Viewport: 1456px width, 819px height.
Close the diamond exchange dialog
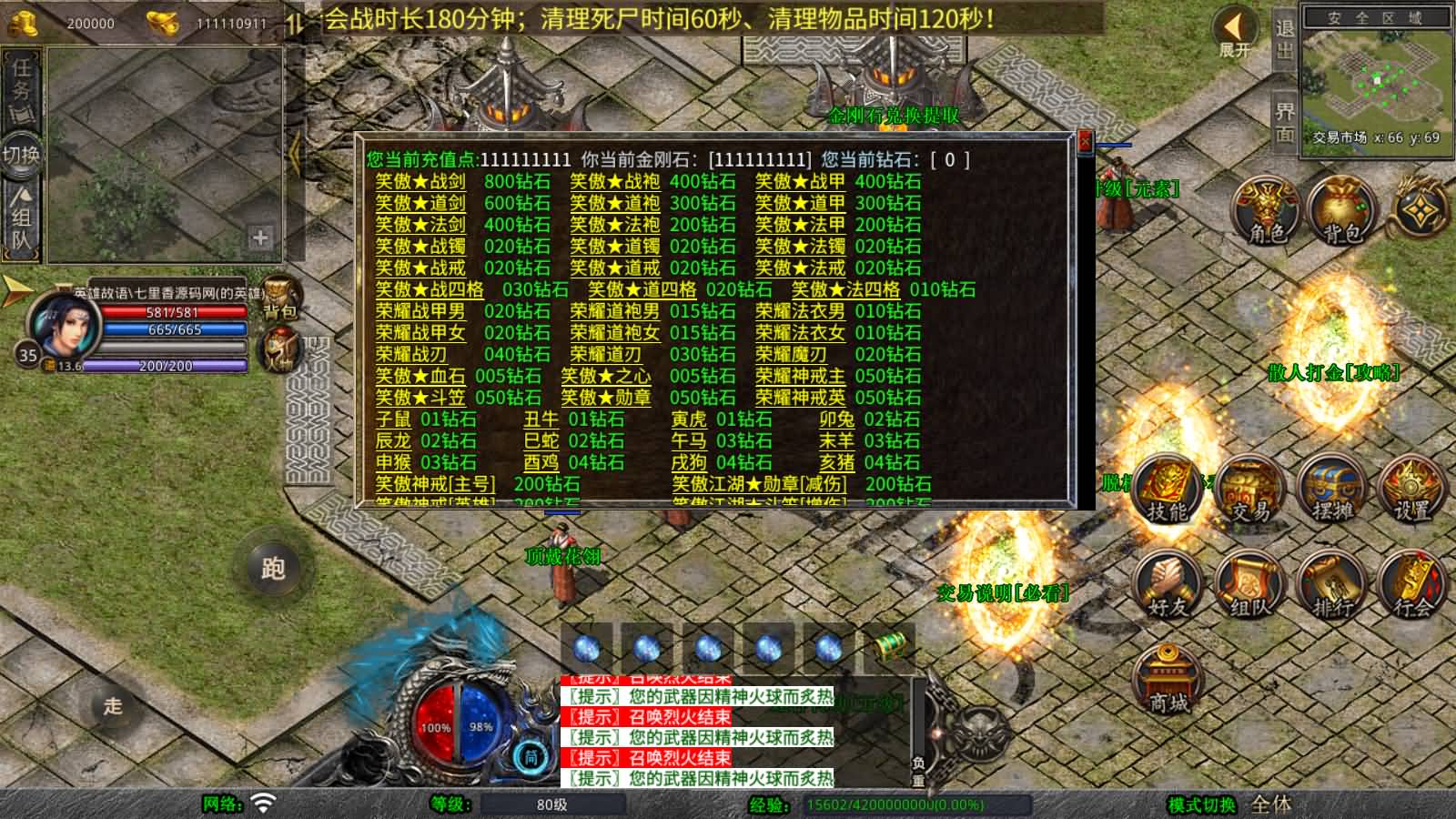(1084, 142)
